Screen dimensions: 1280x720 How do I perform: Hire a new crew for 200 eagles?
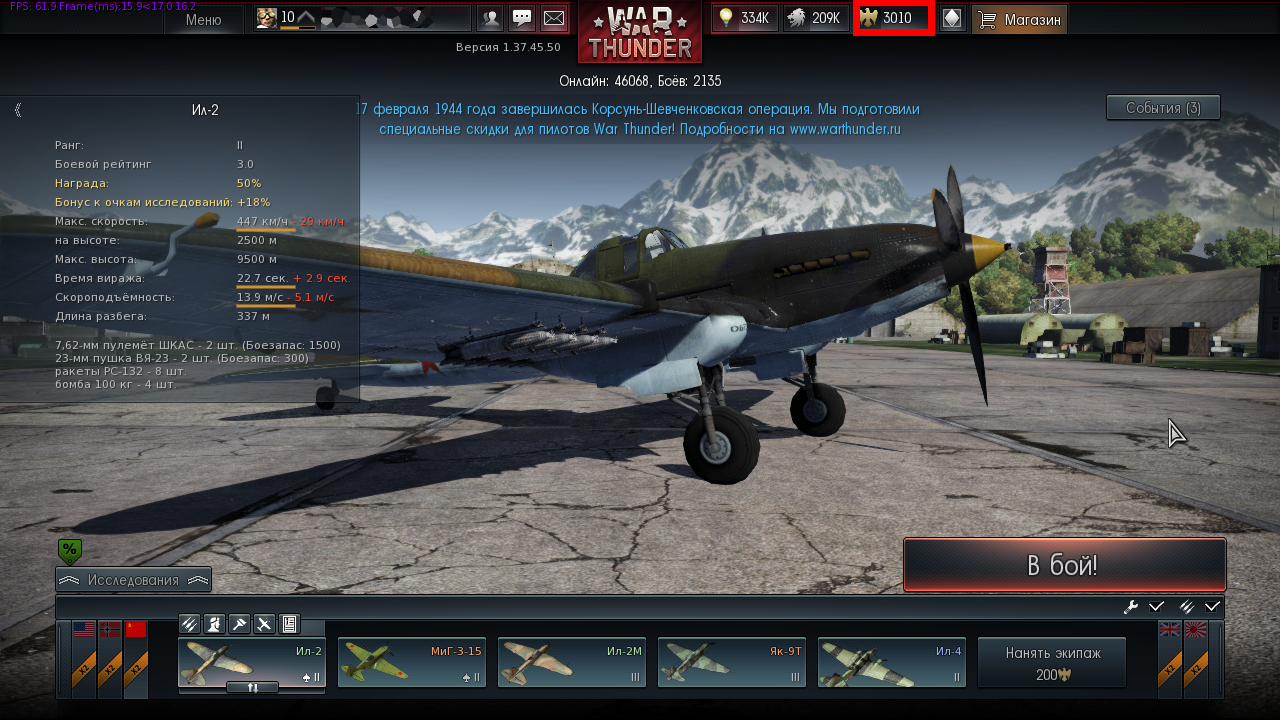pos(1052,662)
